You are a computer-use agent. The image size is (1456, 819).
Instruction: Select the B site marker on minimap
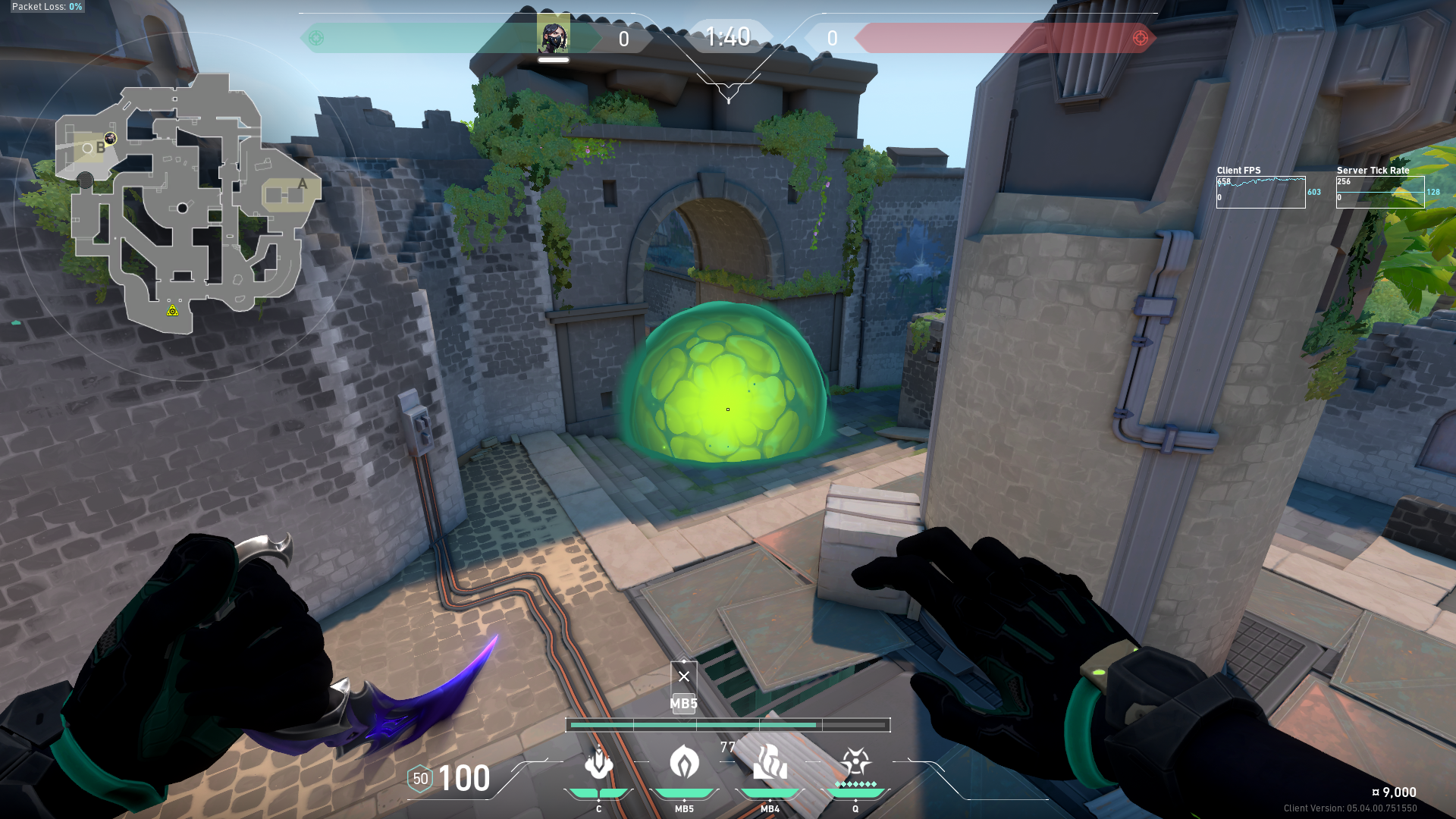click(x=100, y=148)
